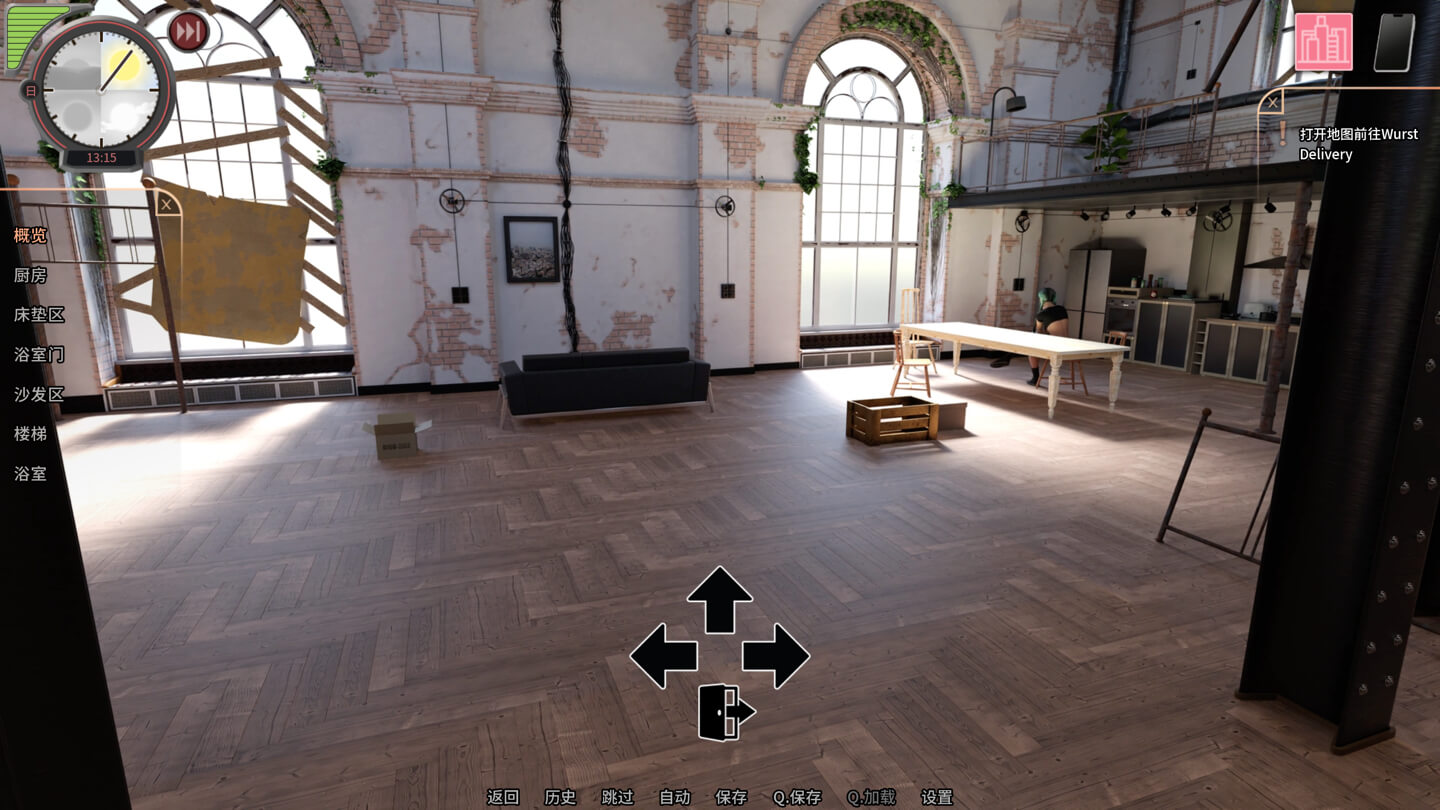Quick save with Q.保存
Screen dimensions: 1440x810
coord(797,797)
